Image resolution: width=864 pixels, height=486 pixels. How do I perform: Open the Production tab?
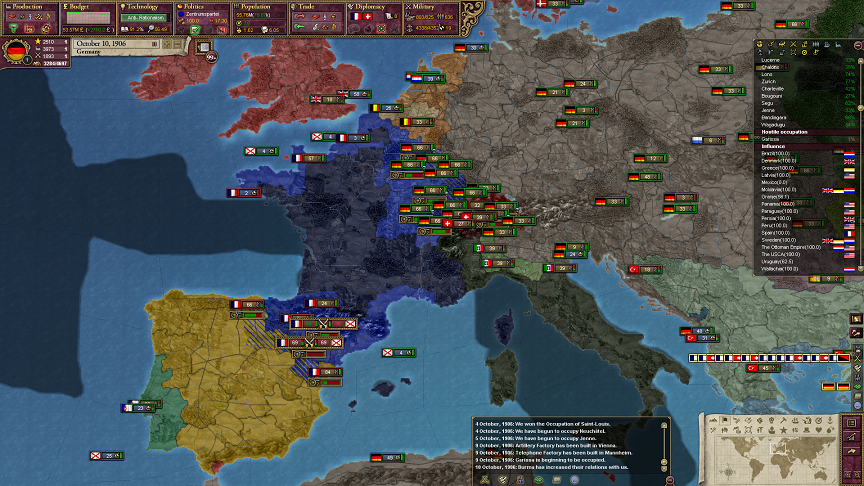[29, 6]
